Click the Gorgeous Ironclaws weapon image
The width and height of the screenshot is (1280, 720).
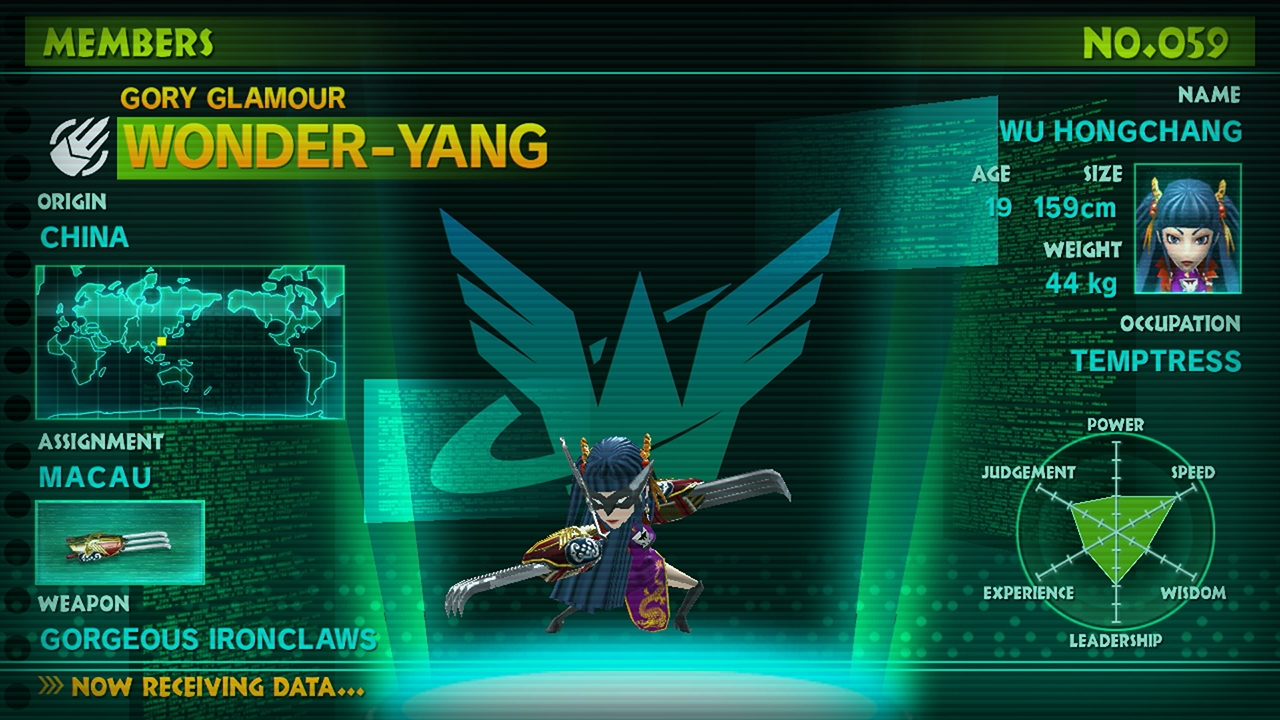coord(120,543)
